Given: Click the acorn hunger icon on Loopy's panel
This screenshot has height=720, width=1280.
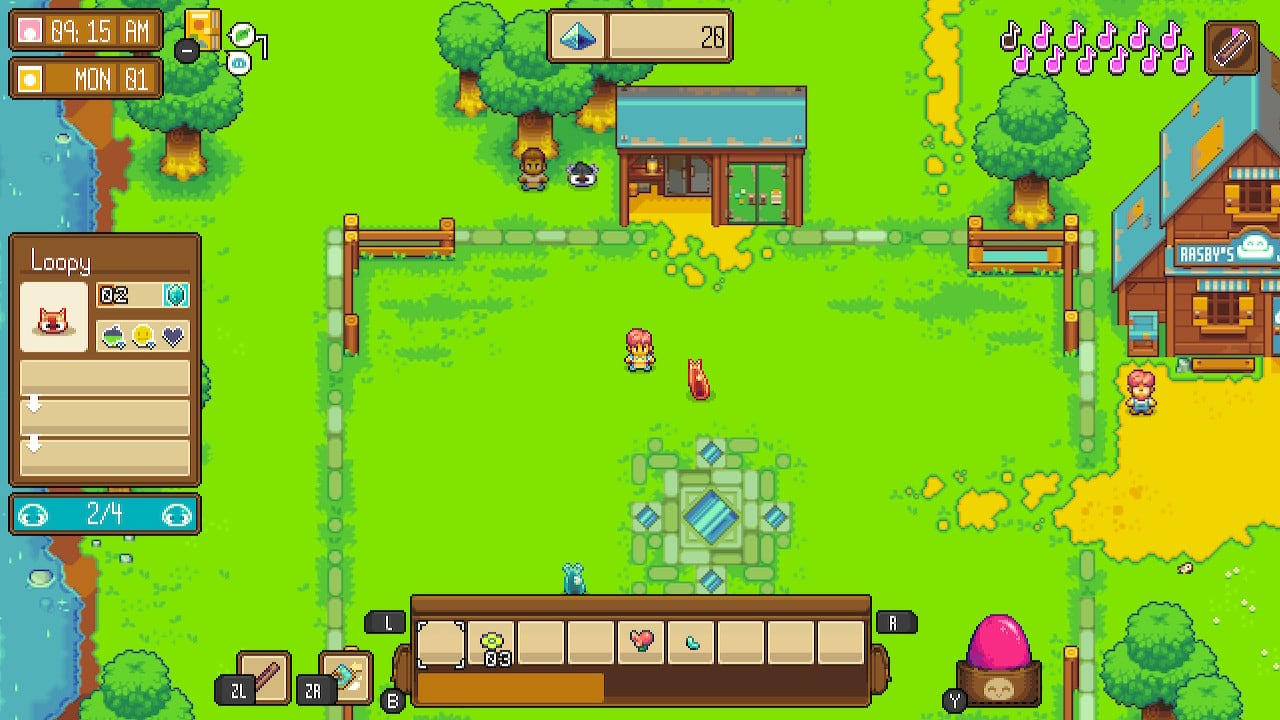Looking at the screenshot, I should 111,335.
